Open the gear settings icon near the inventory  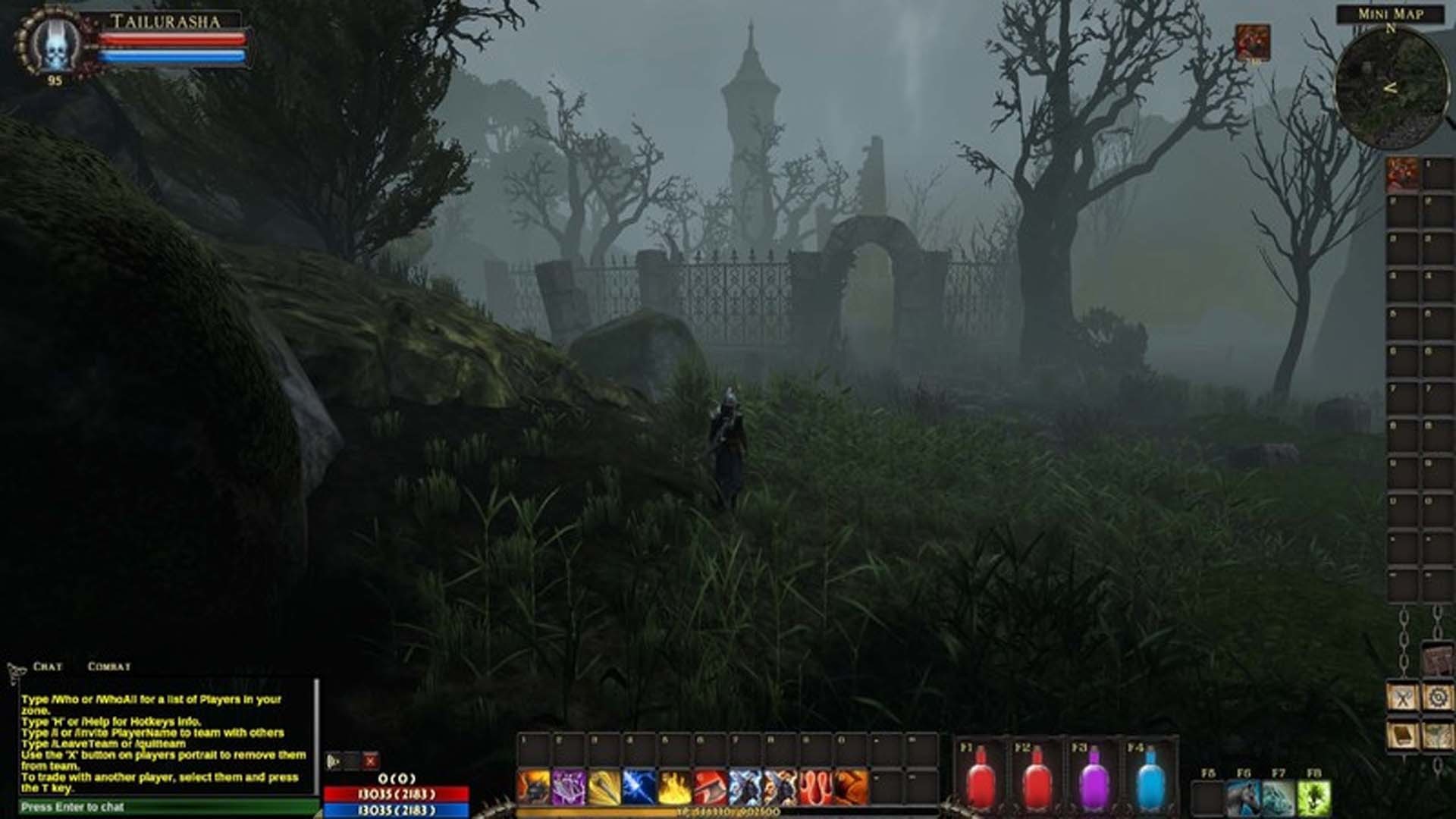point(1438,695)
